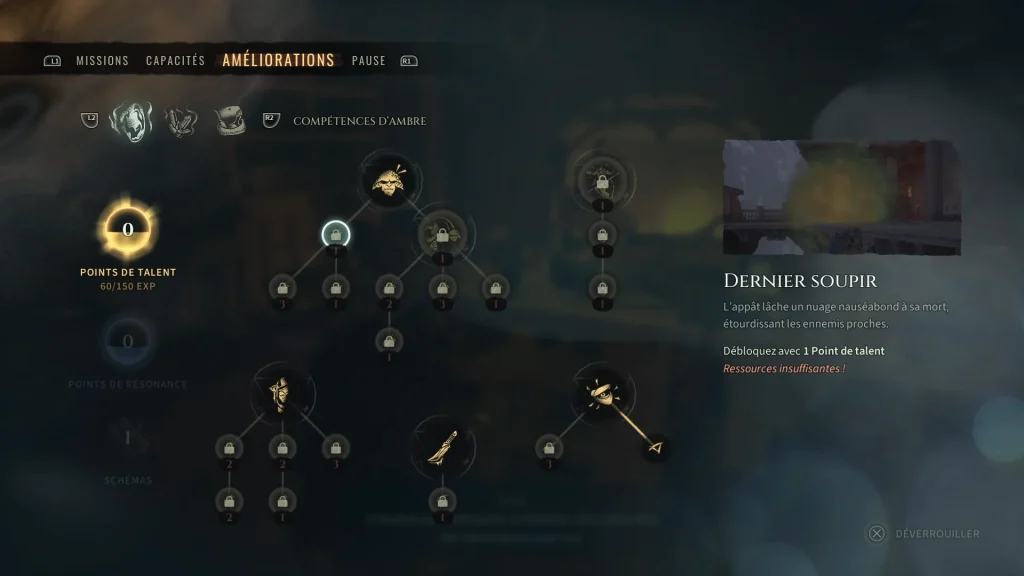Switch to the crystal shards upgrade category
The height and width of the screenshot is (576, 1024).
(x=181, y=121)
